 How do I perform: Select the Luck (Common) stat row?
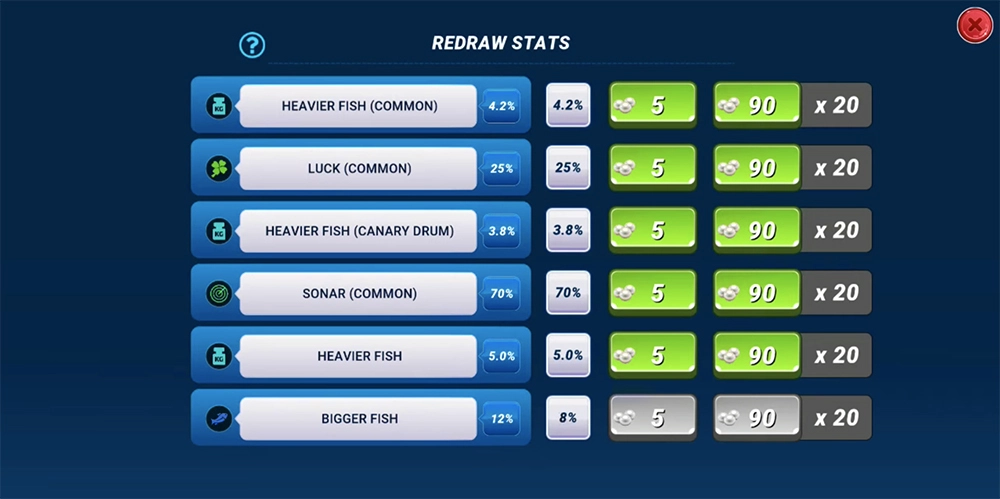359,168
